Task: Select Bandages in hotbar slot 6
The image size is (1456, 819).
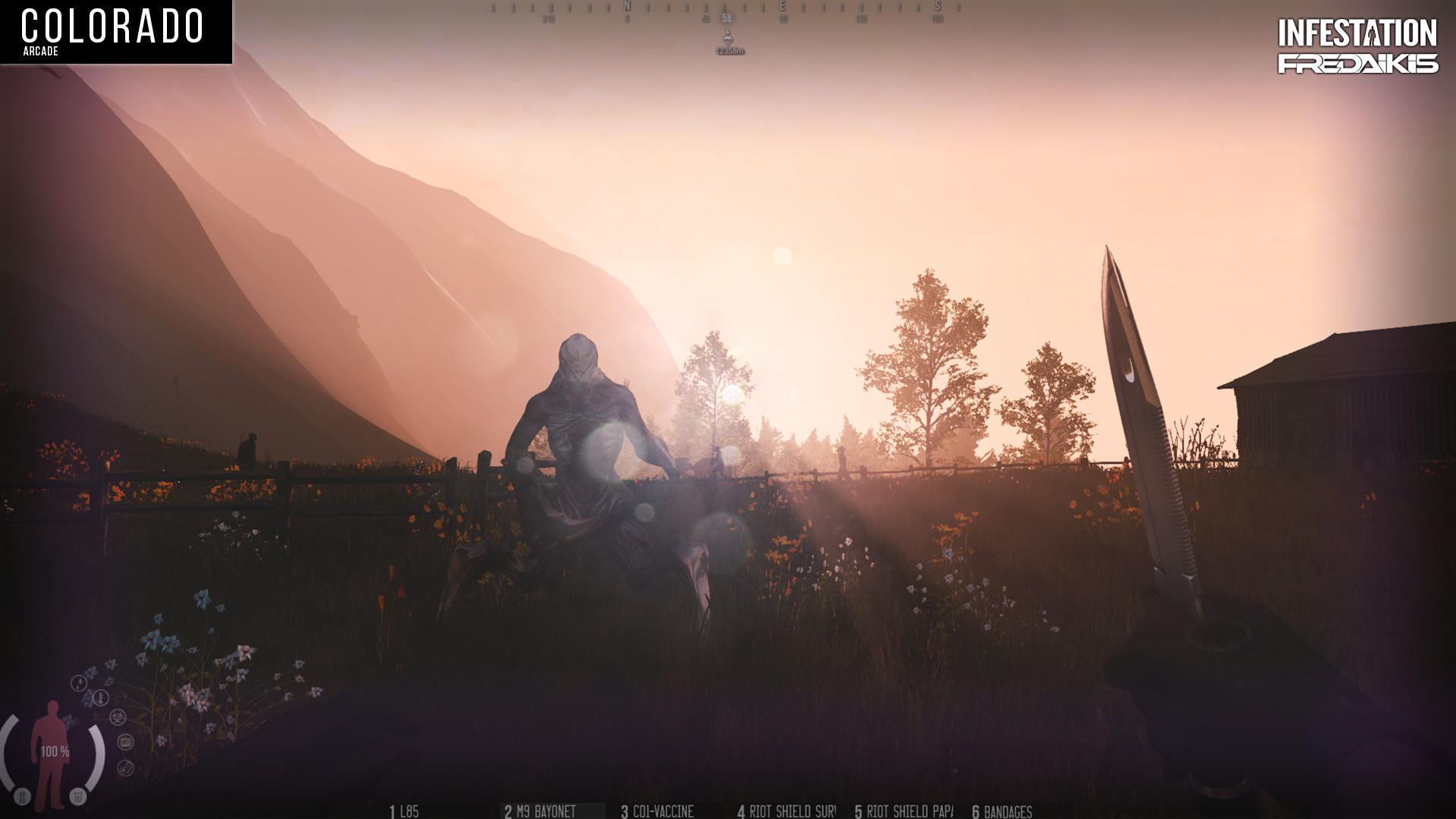Action: click(1002, 810)
